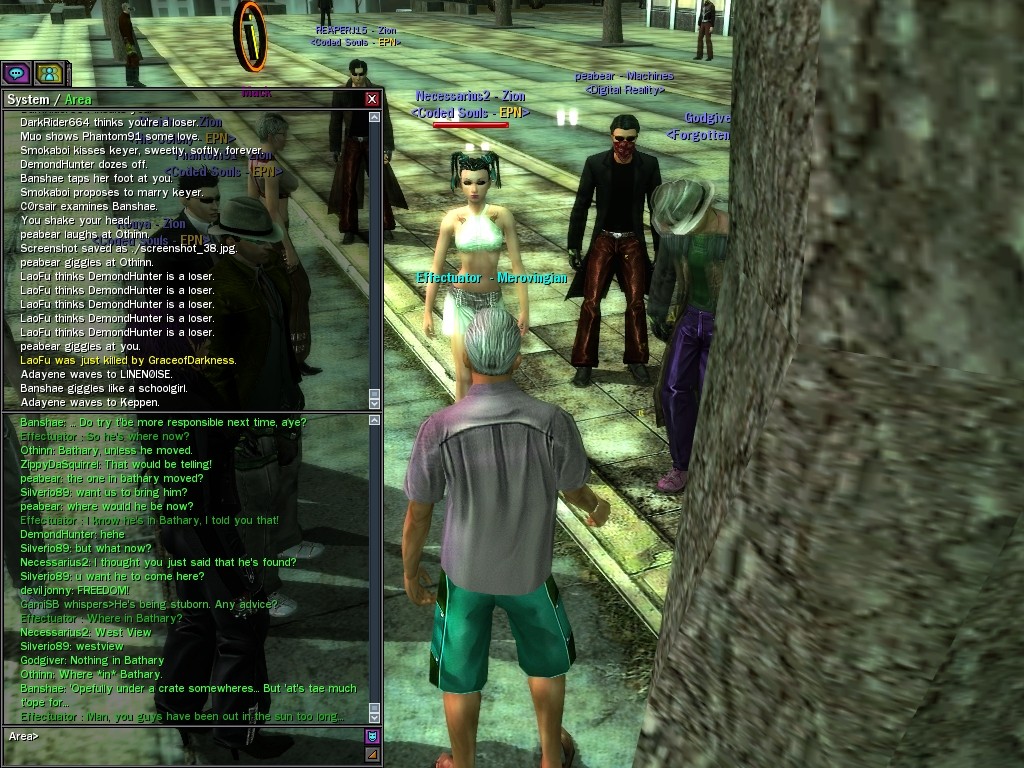
Task: Open the purple mask emote button
Action: coord(372,736)
